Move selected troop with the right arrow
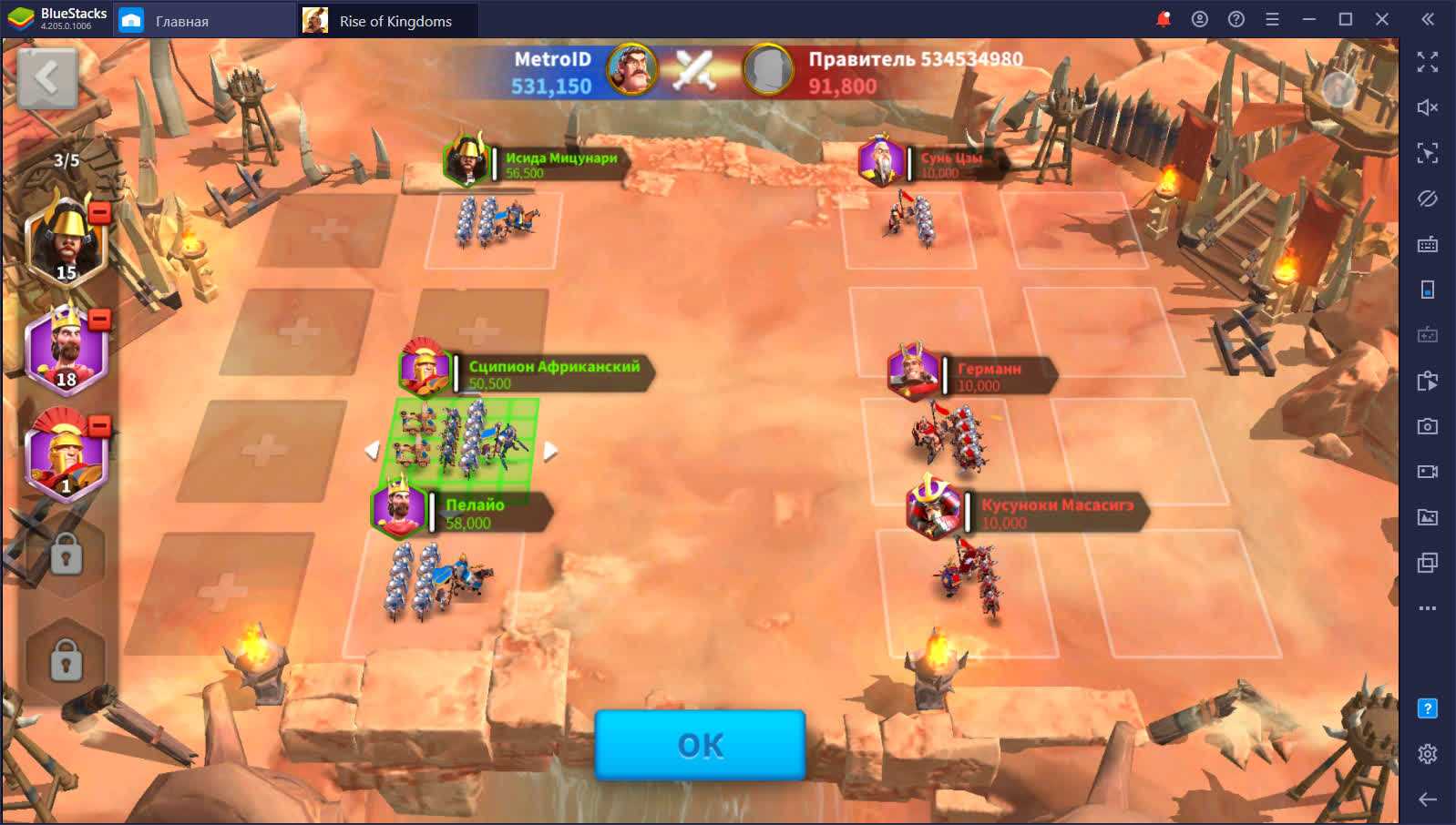The image size is (1456, 825). coord(550,450)
